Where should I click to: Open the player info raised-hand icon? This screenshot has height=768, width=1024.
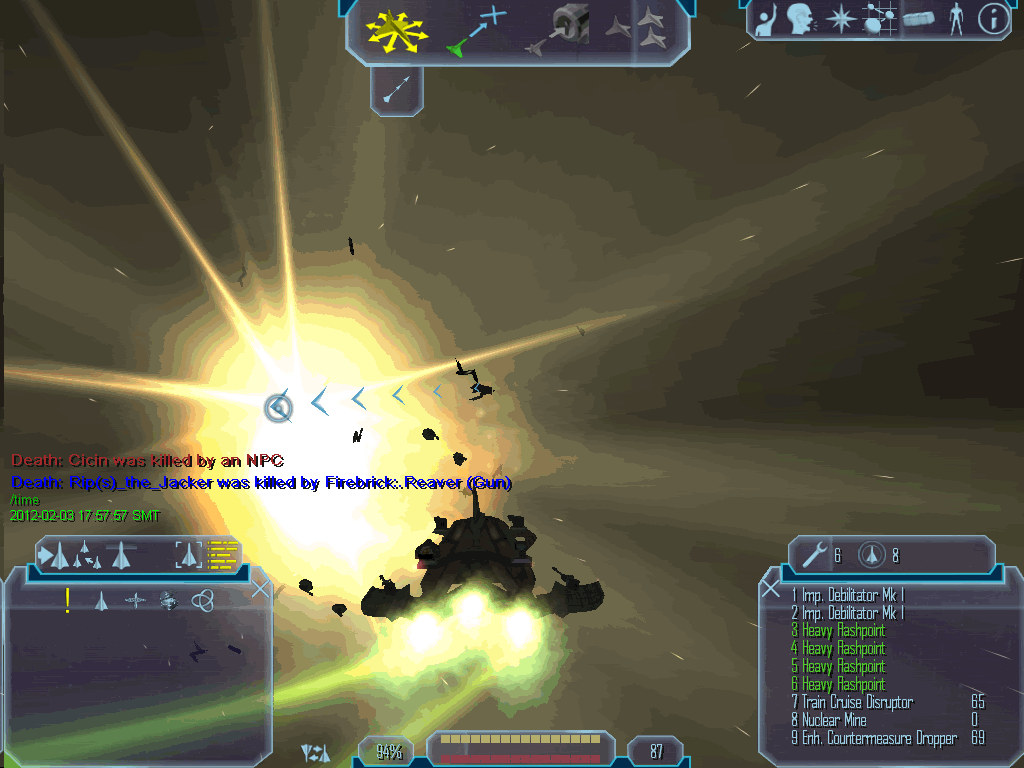(766, 20)
